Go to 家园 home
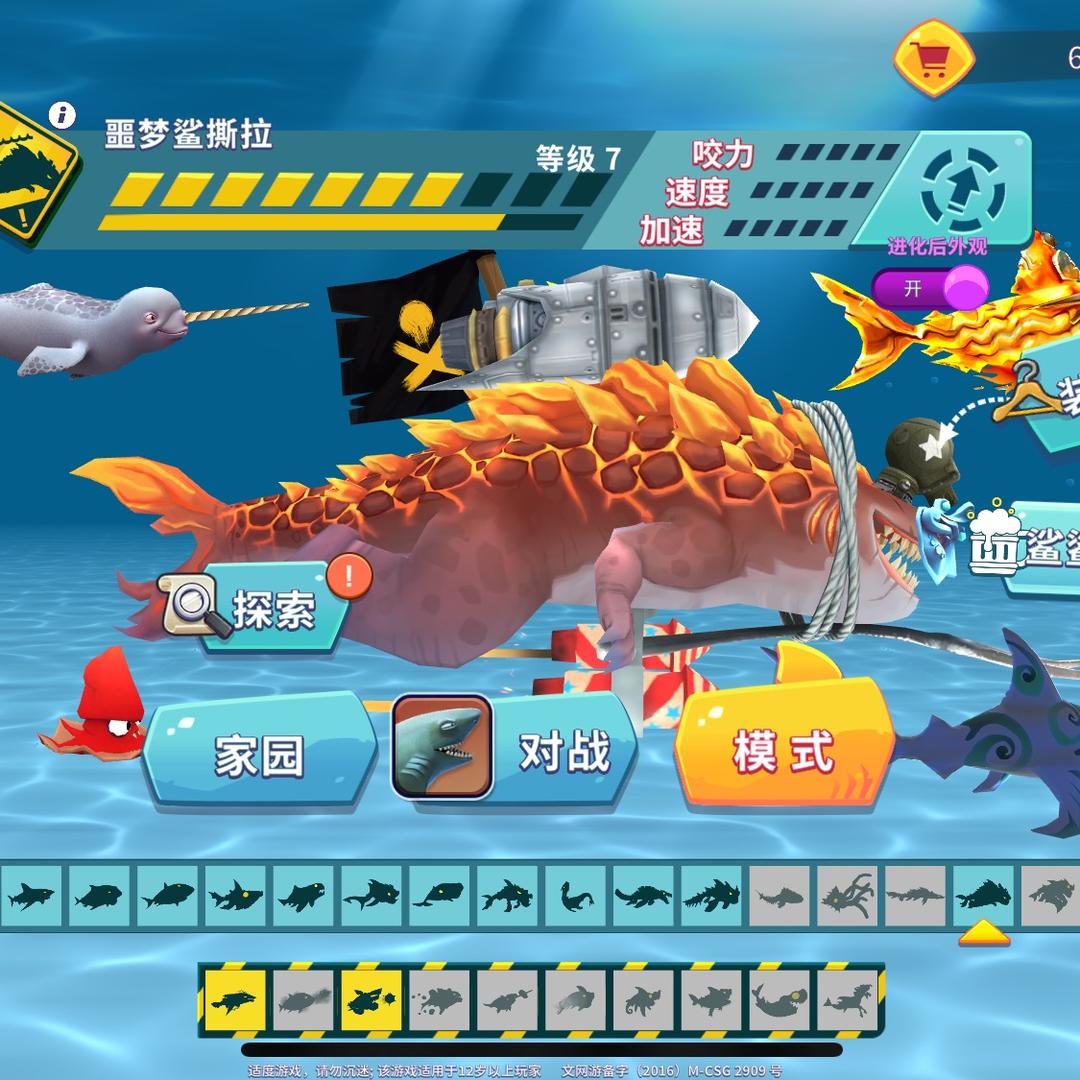The width and height of the screenshot is (1080, 1080). pos(259,755)
